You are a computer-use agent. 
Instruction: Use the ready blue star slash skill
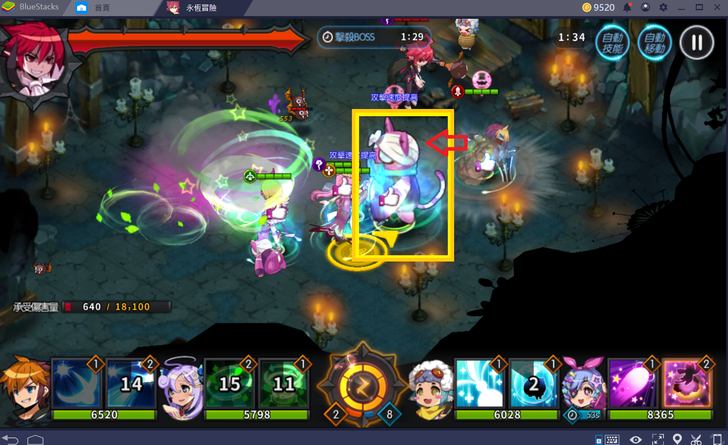pos(76,383)
